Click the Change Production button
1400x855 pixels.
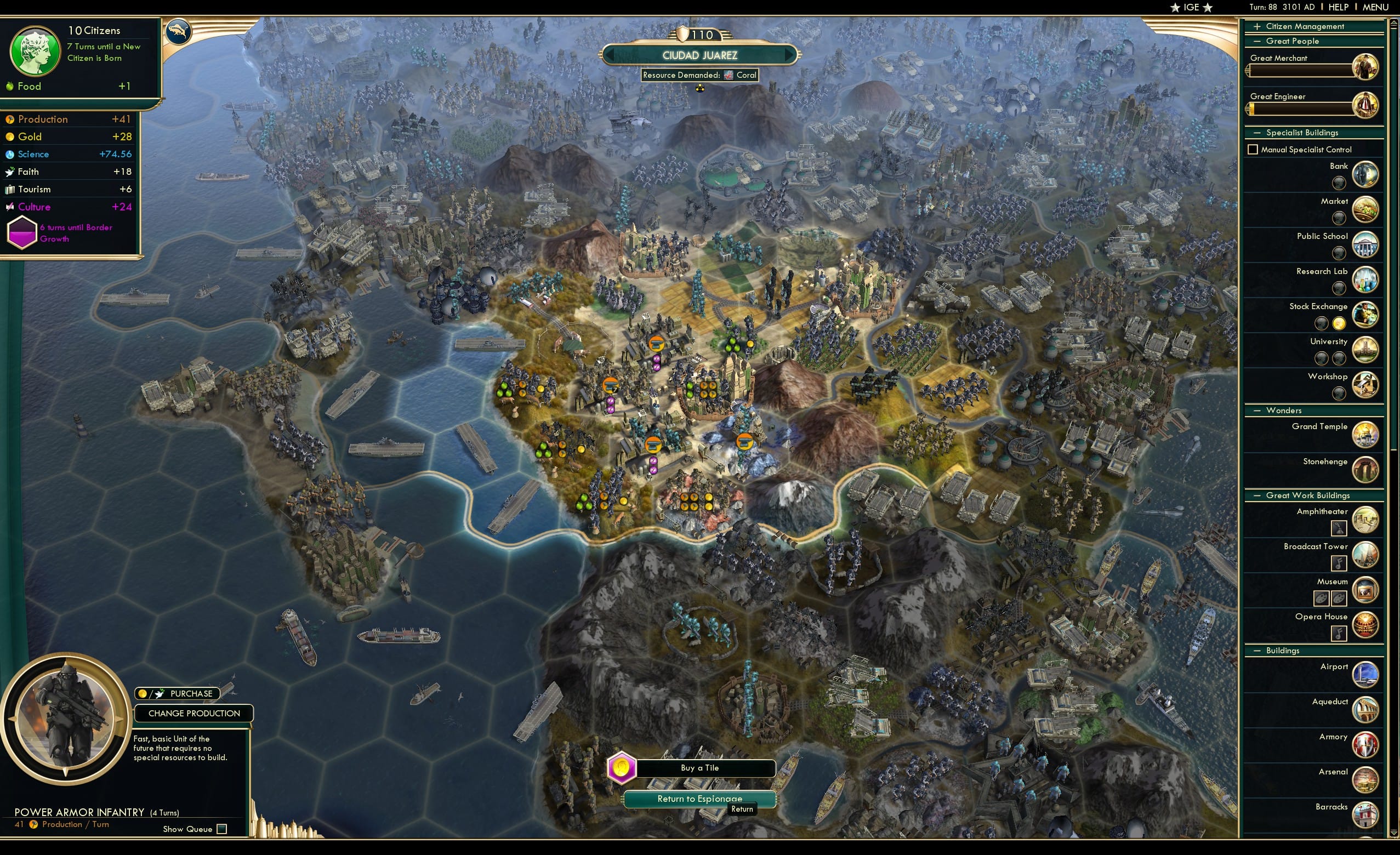[x=194, y=714]
